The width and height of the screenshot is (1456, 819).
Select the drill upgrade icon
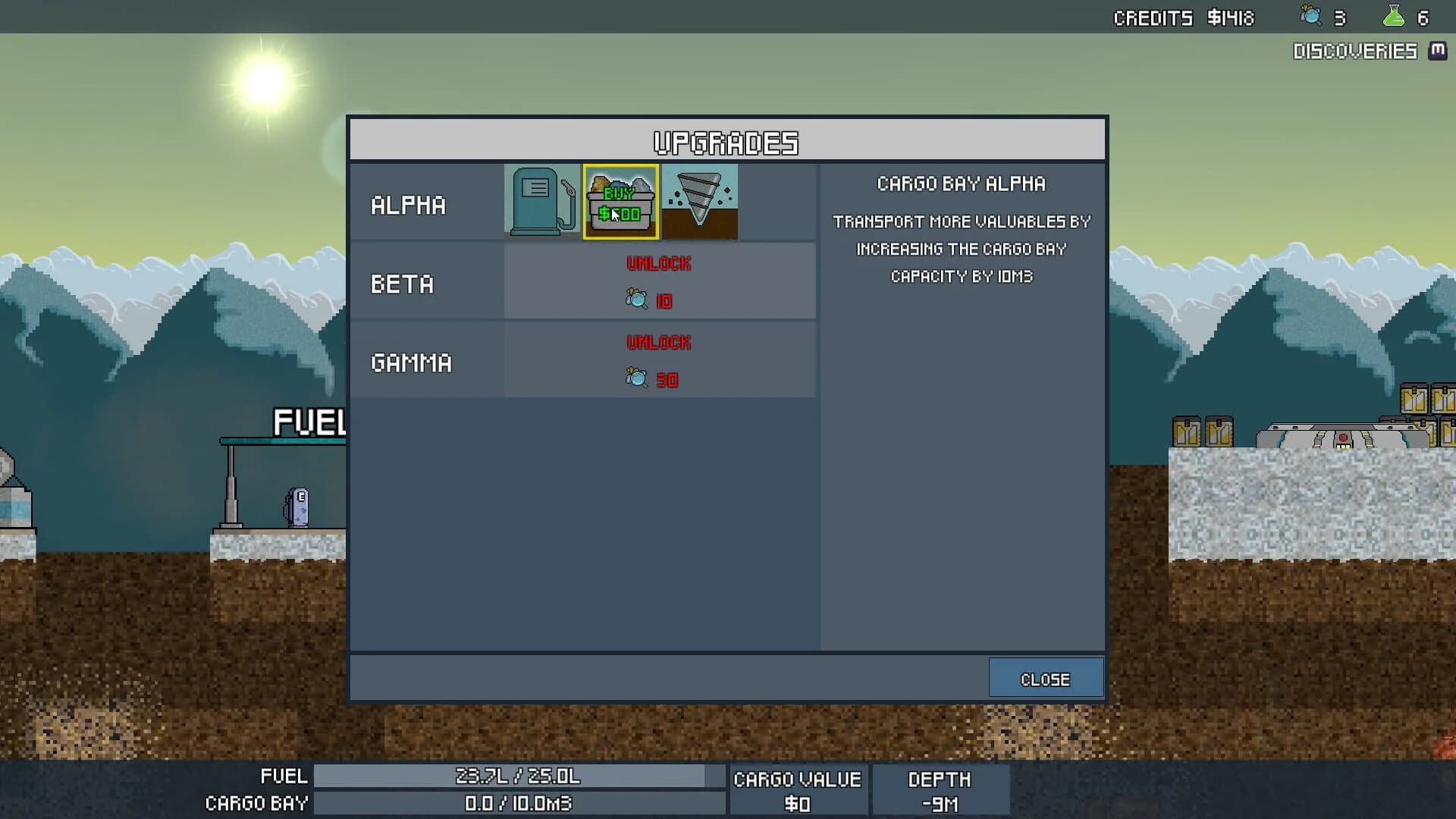[x=698, y=201]
